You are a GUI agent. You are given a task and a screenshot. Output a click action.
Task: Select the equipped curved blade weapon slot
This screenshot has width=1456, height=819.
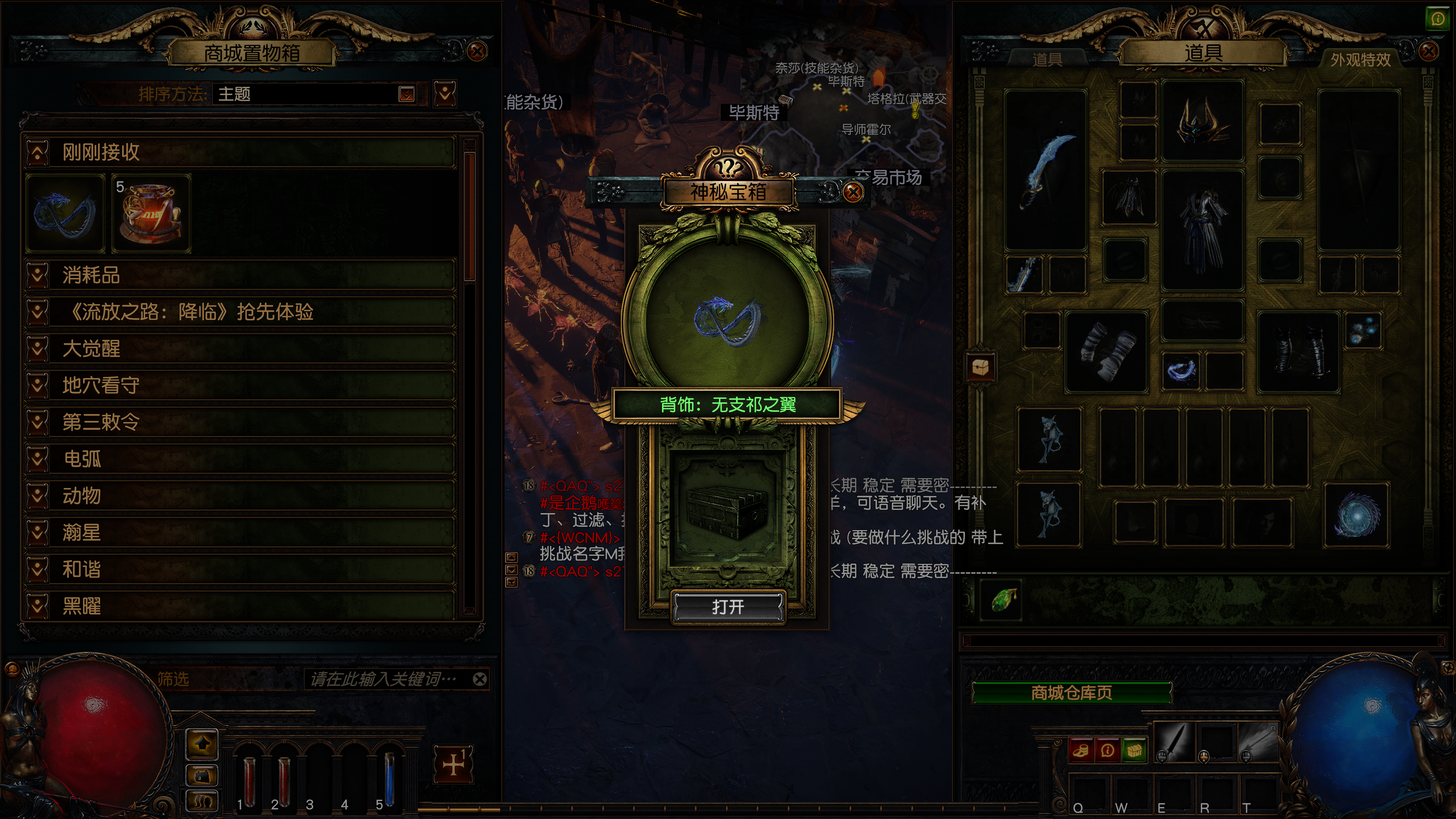[x=1046, y=169]
